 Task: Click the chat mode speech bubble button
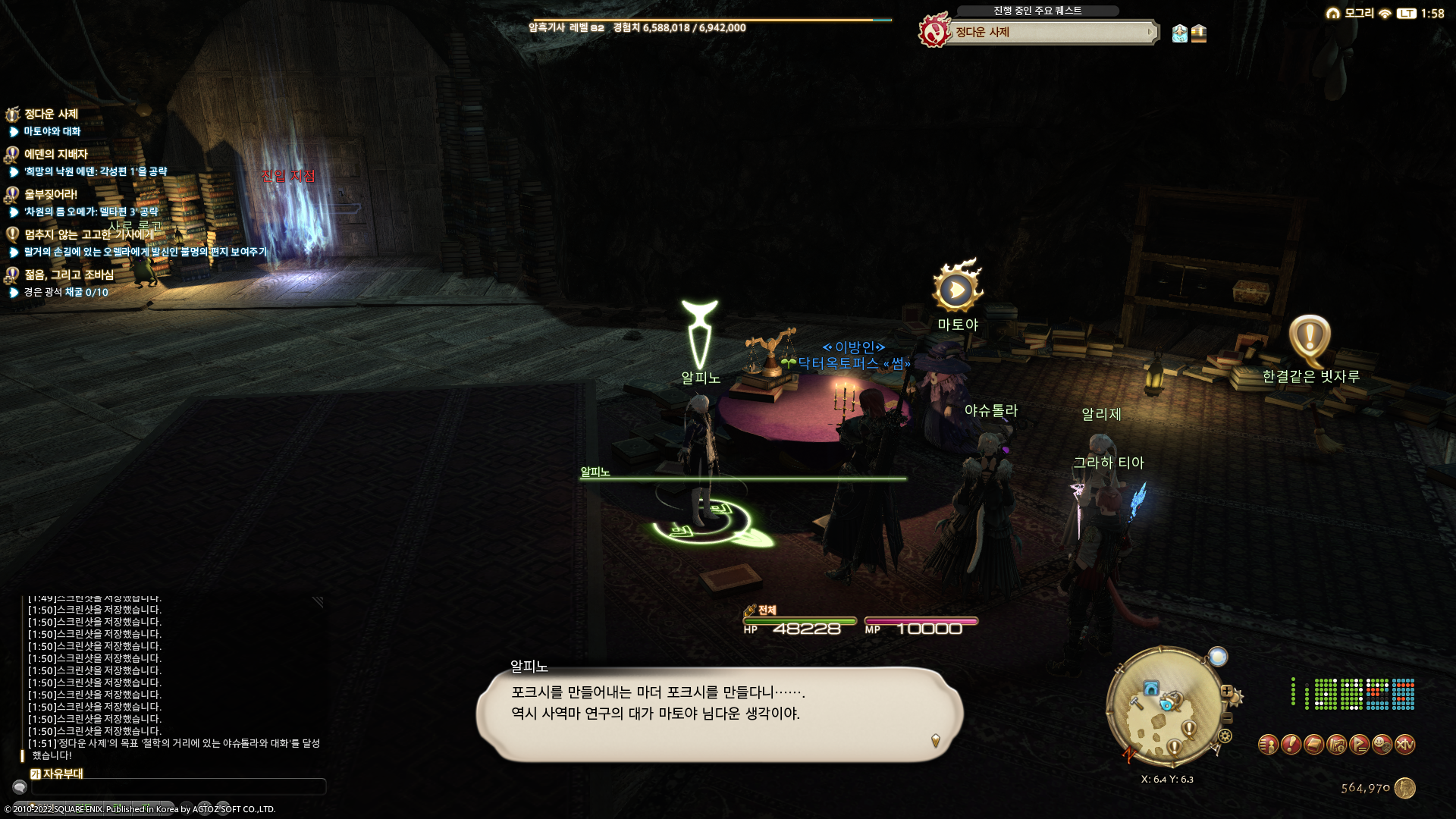pyautogui.click(x=20, y=787)
